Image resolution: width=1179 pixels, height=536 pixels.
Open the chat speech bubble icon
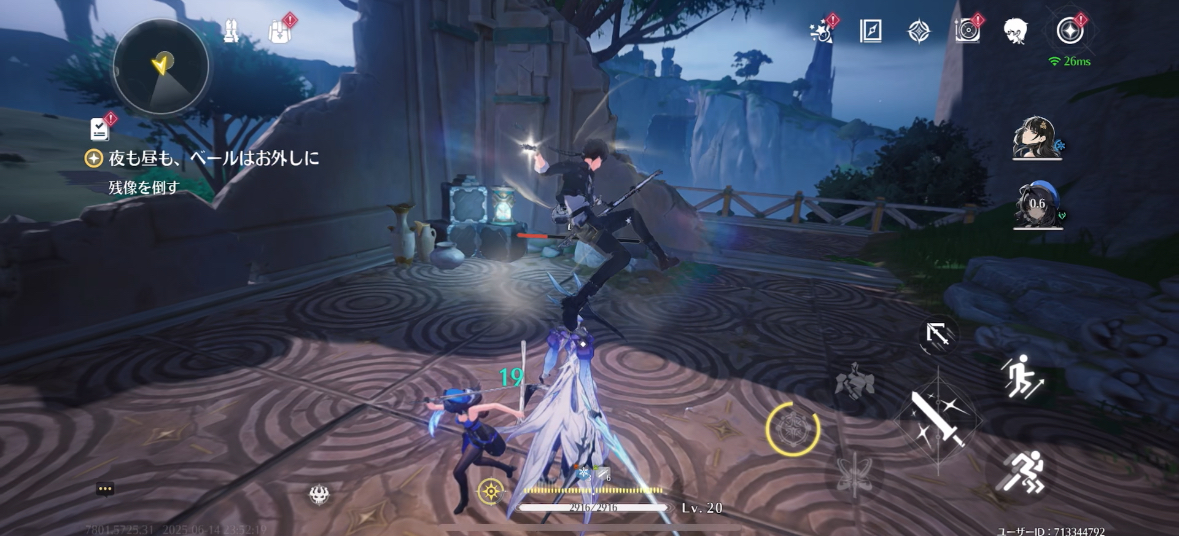click(105, 489)
